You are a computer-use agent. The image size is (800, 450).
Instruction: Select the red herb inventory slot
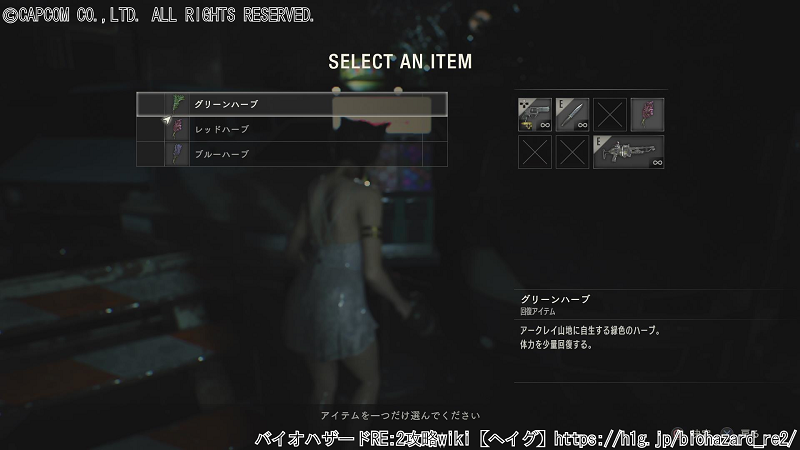[647, 115]
